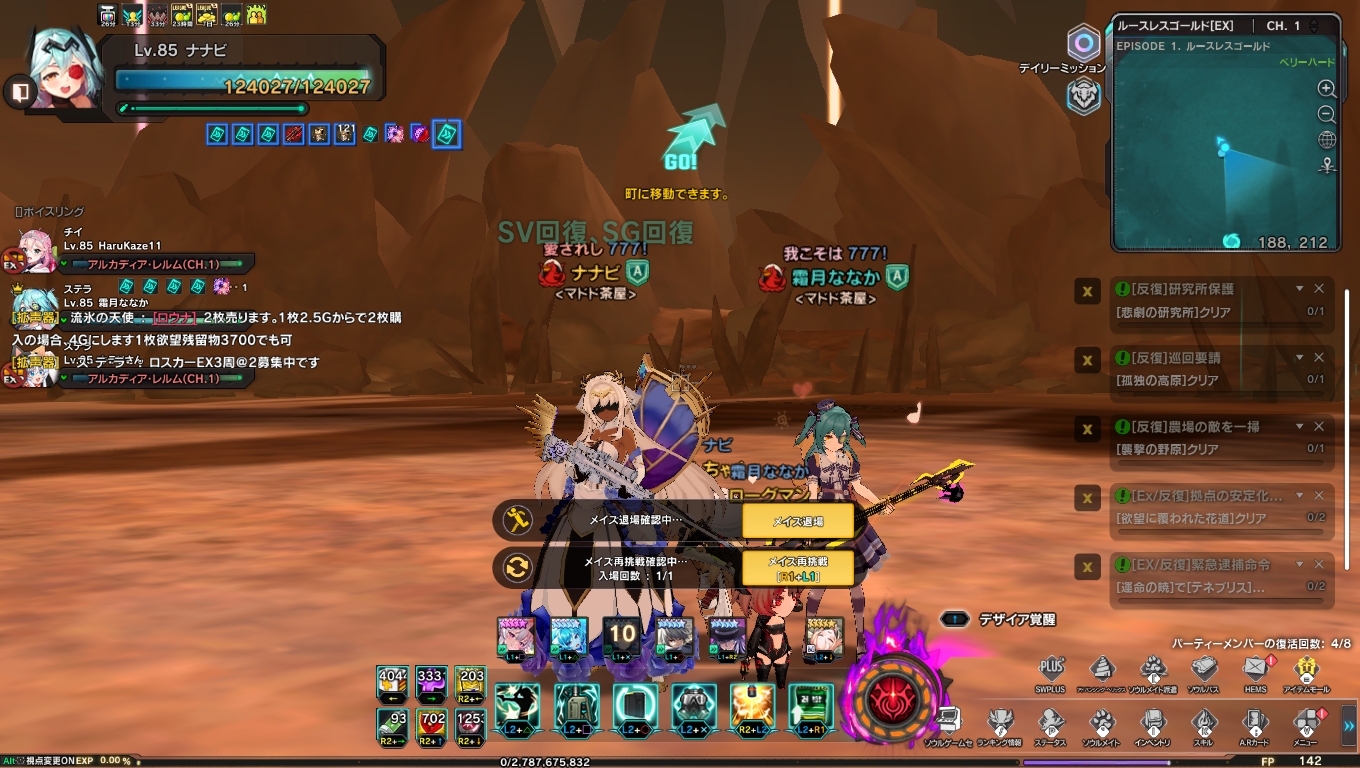Open the デイリーミッション daily mission icon
The height and width of the screenshot is (768, 1360).
[1083, 44]
